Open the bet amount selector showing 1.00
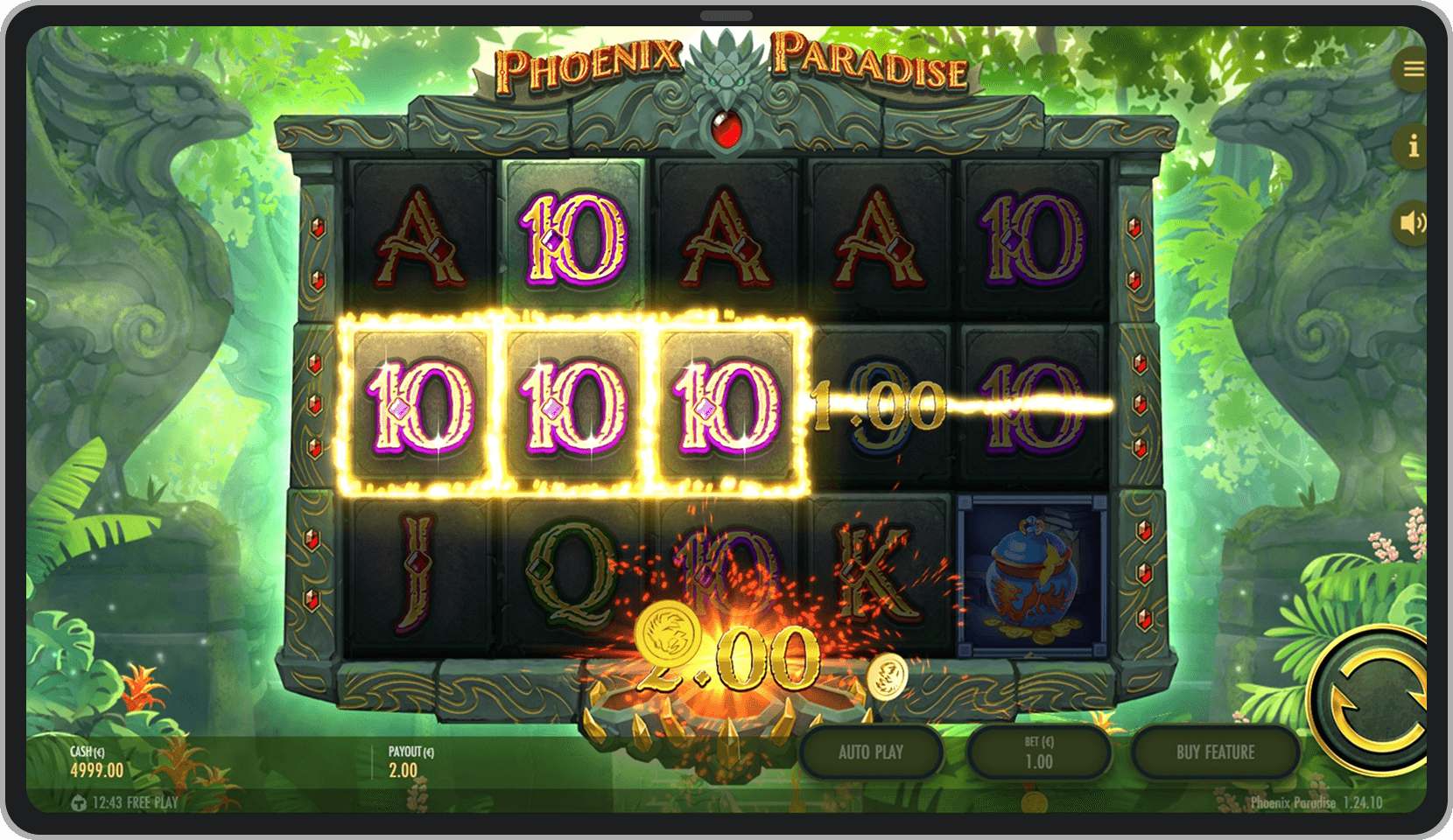1453x840 pixels. coord(1041,752)
